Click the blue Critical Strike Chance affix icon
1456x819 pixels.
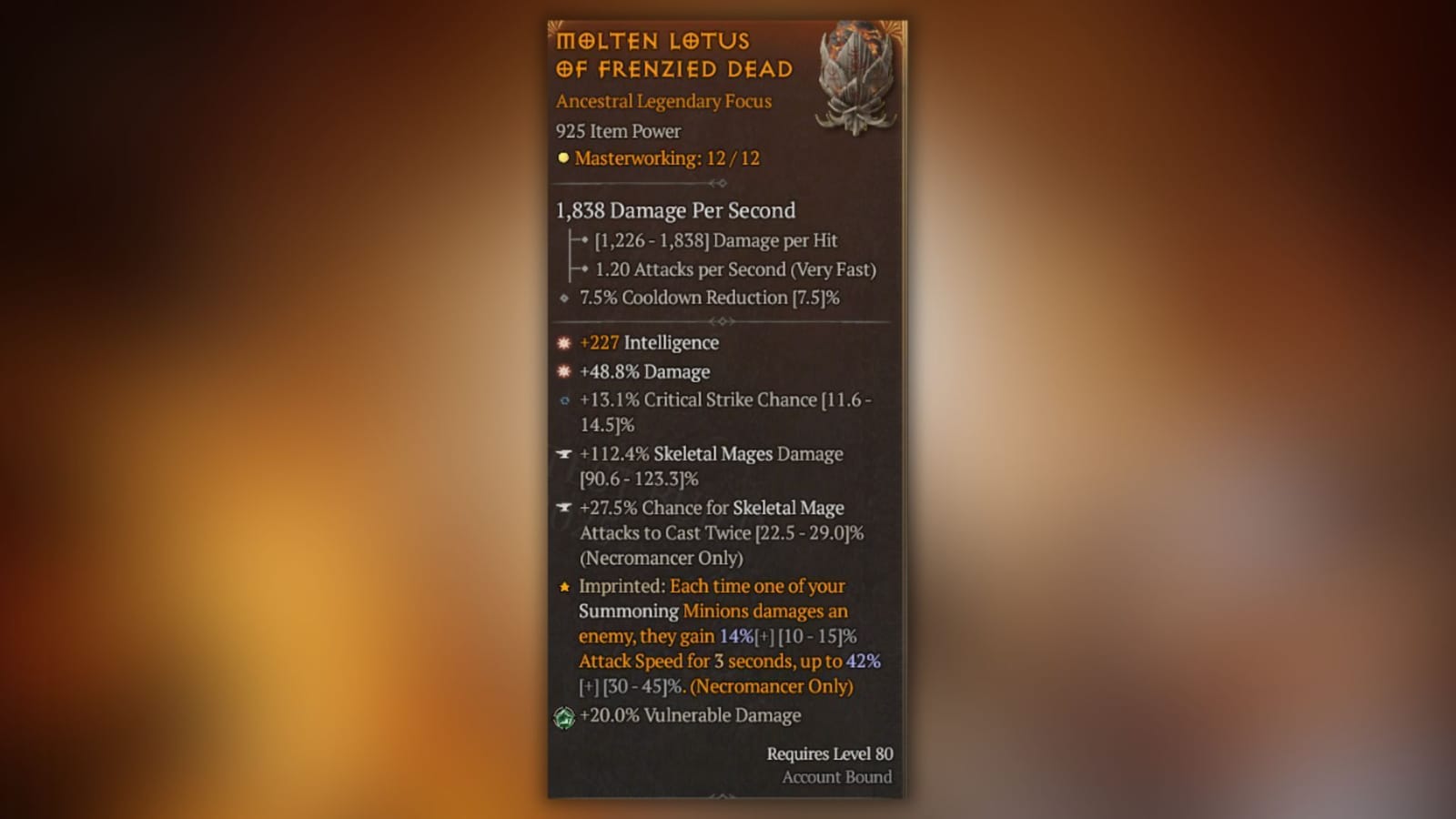[563, 399]
